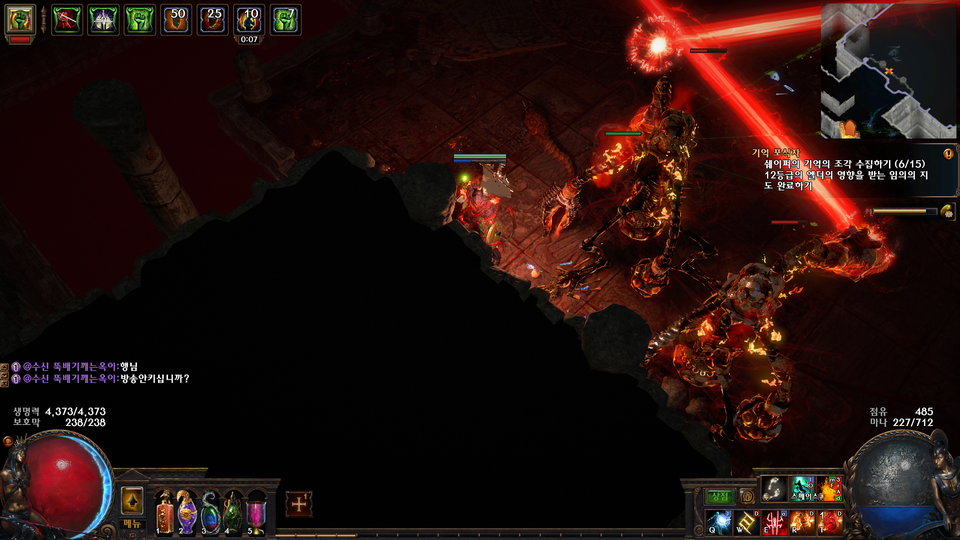Activate the E red claw skill
The height and width of the screenshot is (540, 960).
point(774,521)
